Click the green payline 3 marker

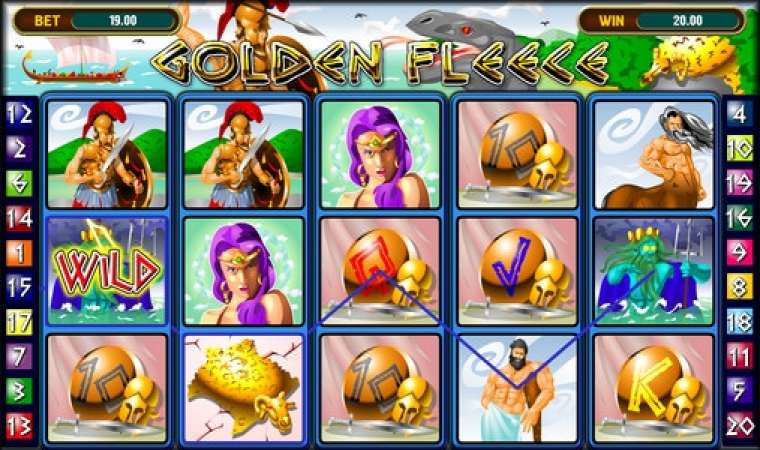pos(19,391)
